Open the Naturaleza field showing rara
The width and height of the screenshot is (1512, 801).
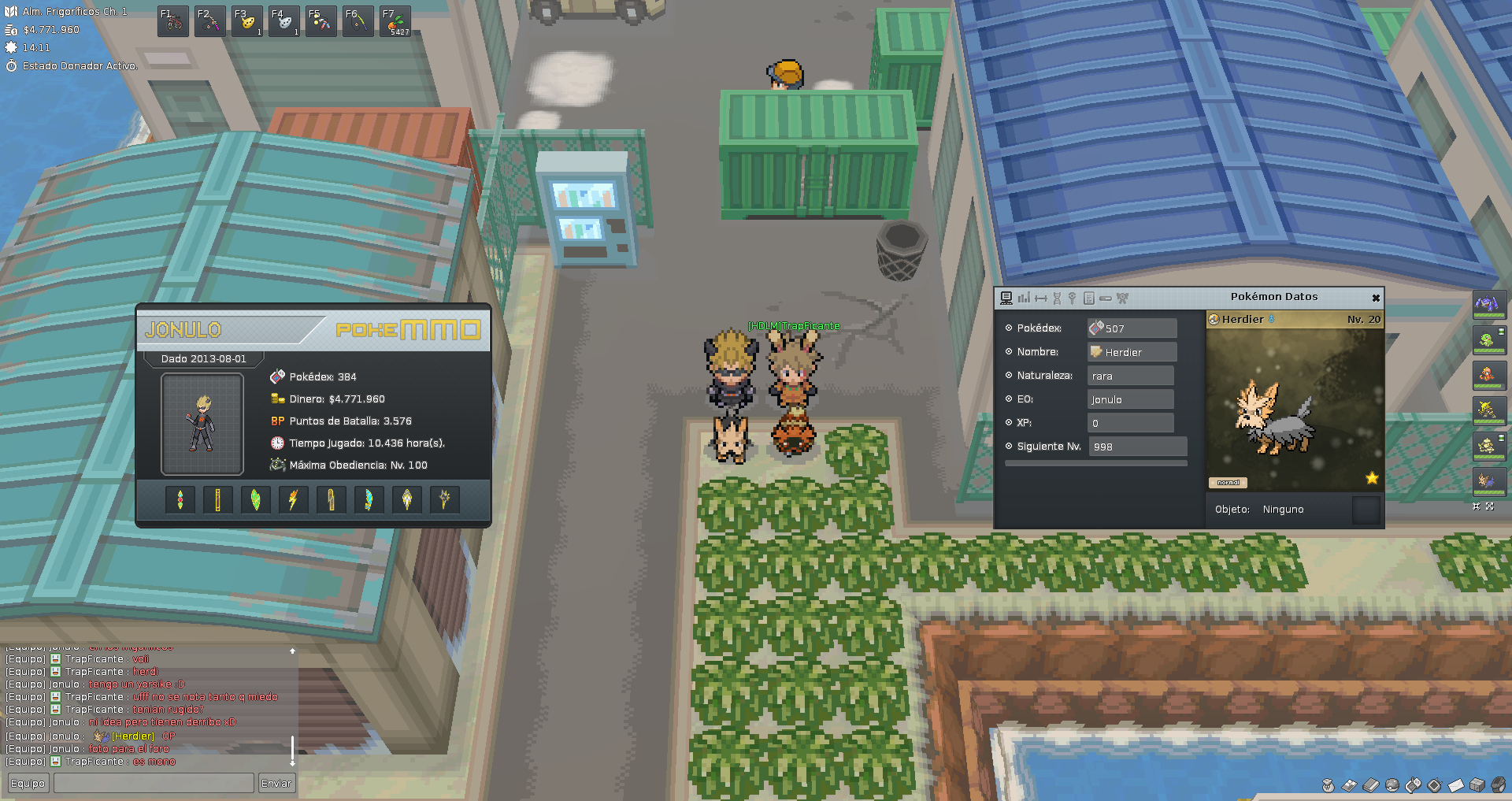1130,375
